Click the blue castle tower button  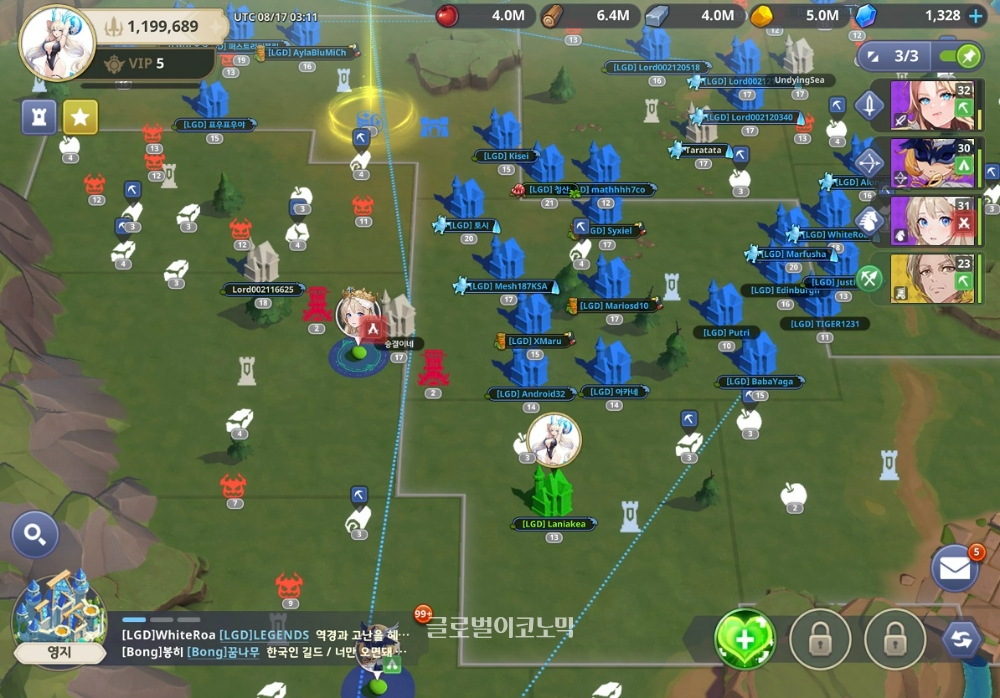[x=39, y=117]
